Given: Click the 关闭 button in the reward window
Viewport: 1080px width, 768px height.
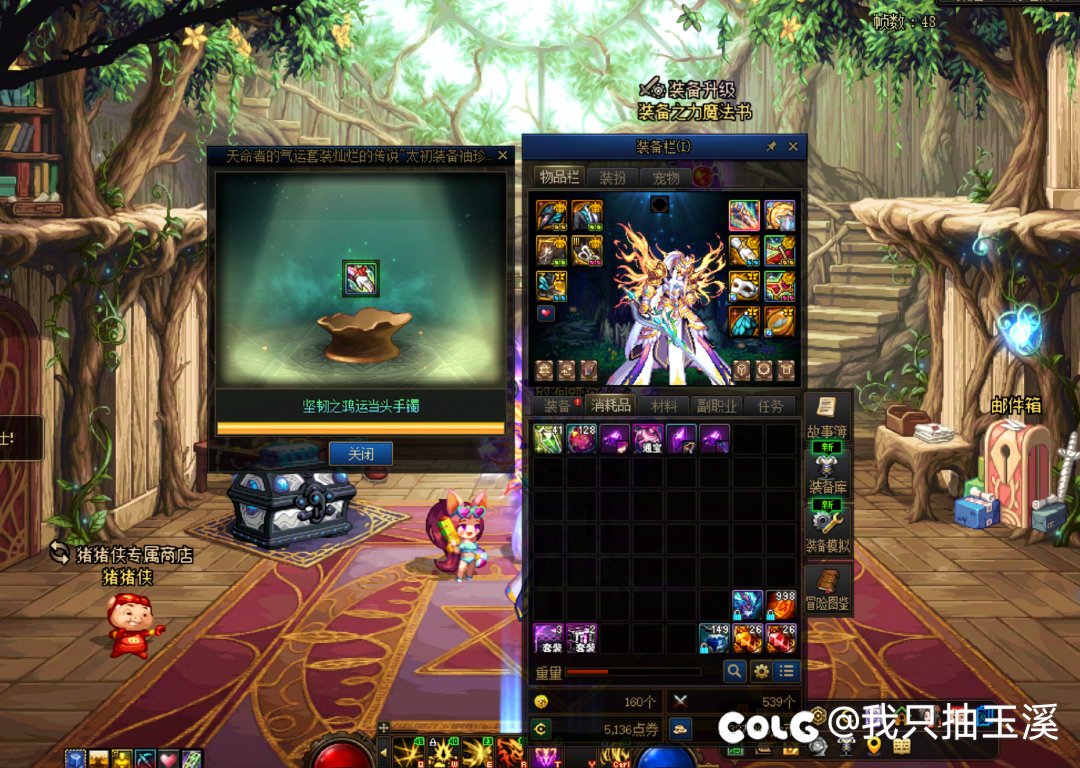Looking at the screenshot, I should (x=360, y=454).
